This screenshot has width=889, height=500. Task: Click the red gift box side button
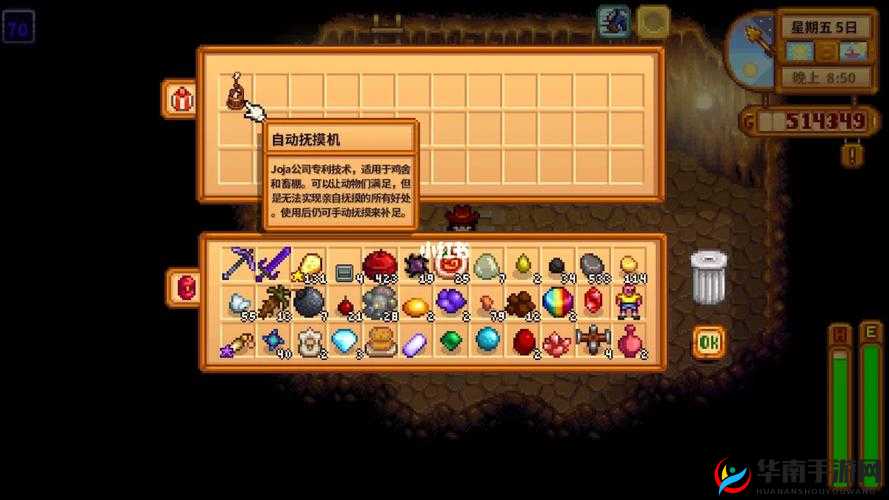180,99
